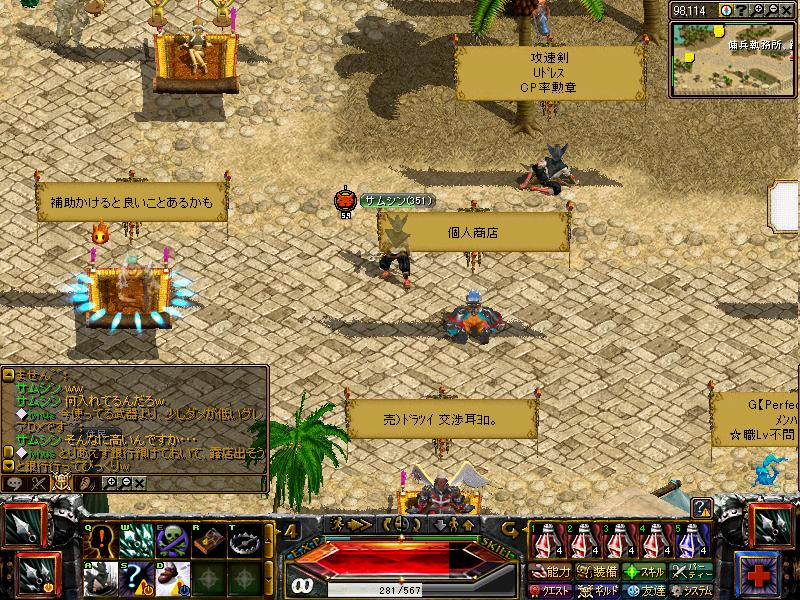
Task: Click the red cross heal button
Action: point(758,574)
